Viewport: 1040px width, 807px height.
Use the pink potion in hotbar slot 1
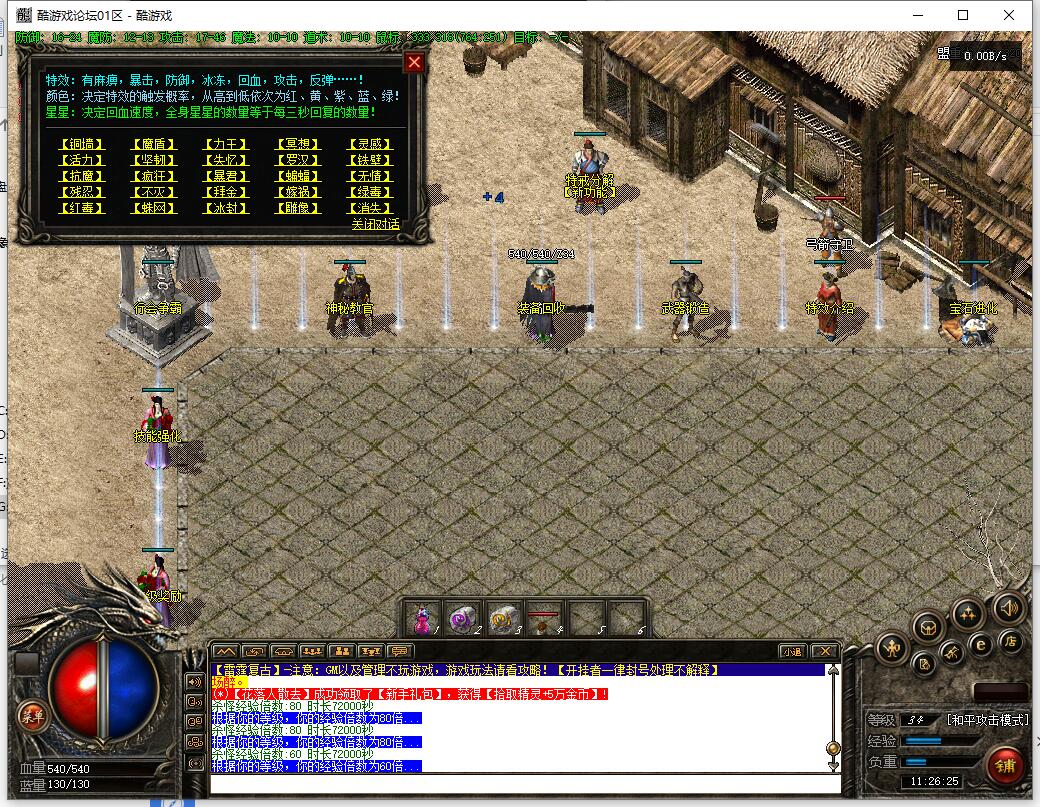(423, 619)
